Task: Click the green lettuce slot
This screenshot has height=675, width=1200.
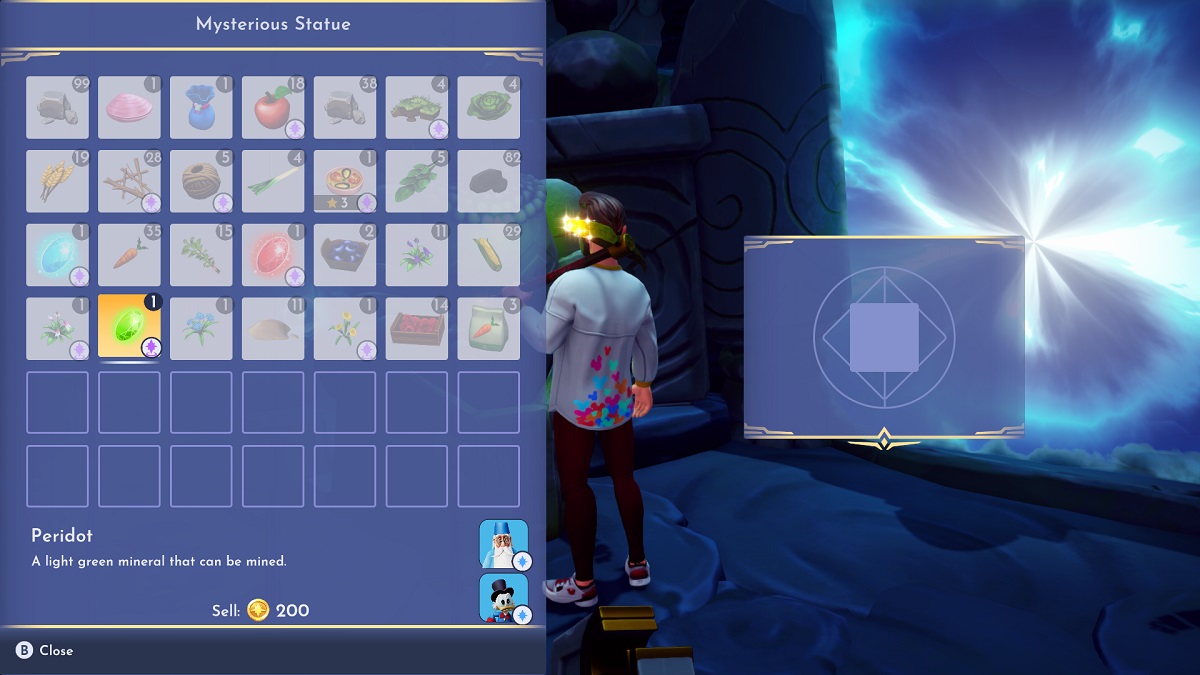Action: [x=489, y=107]
